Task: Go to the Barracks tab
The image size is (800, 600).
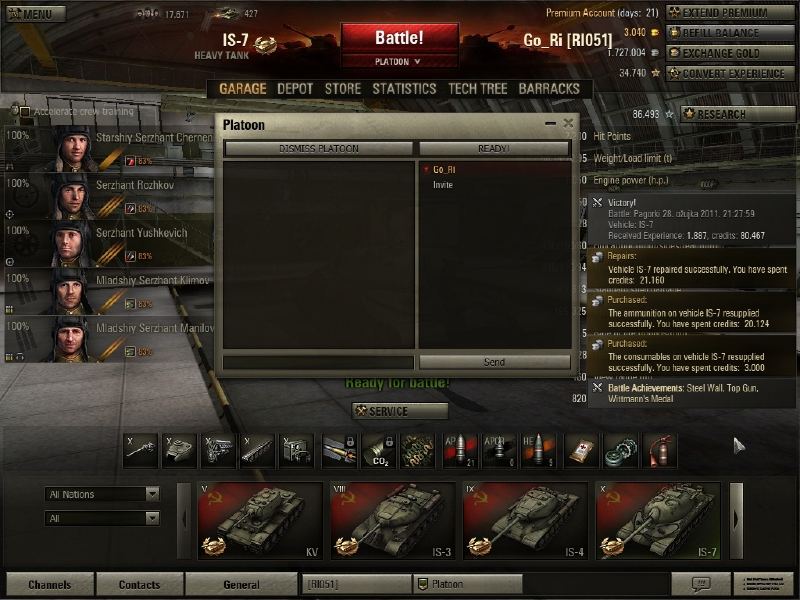Action: tap(549, 88)
